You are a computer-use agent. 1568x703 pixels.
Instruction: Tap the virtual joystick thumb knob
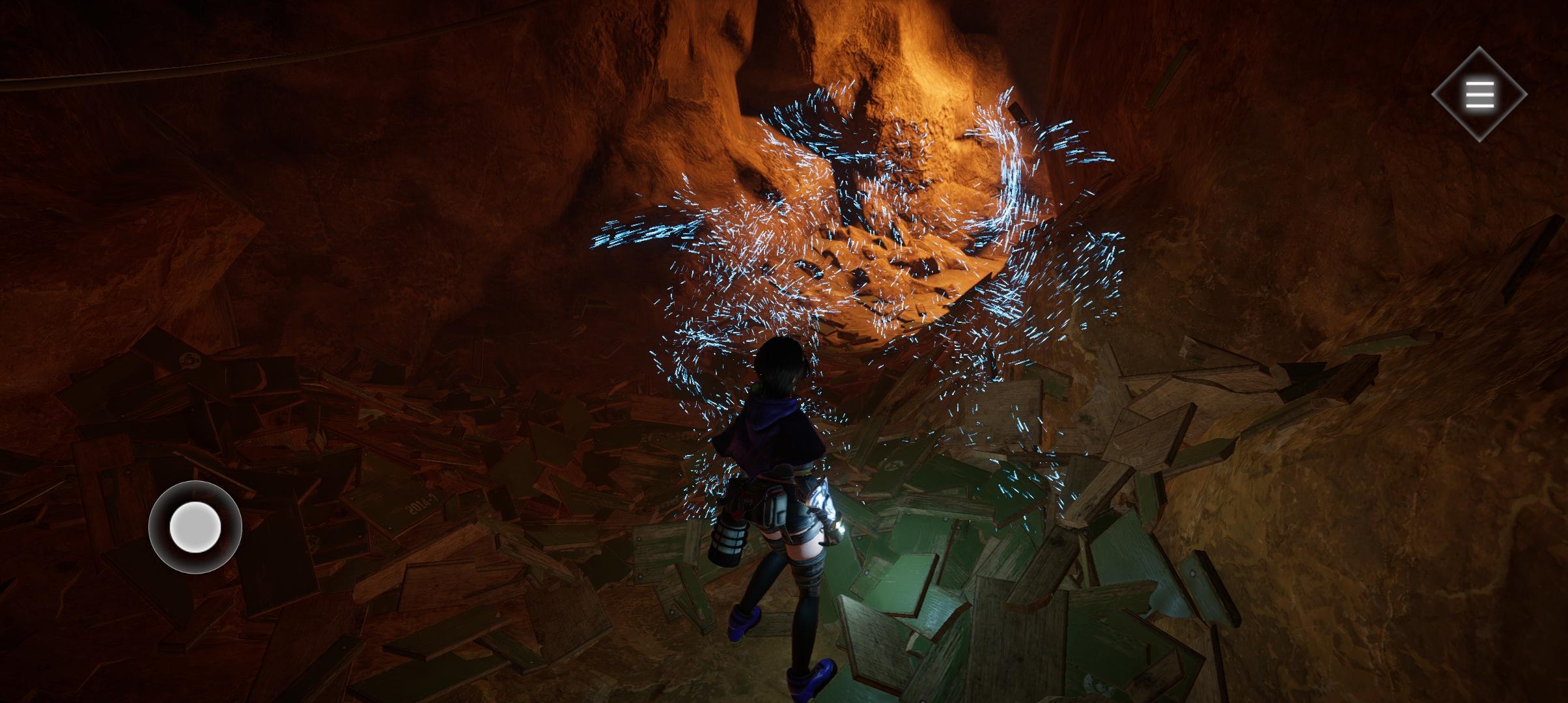(195, 527)
